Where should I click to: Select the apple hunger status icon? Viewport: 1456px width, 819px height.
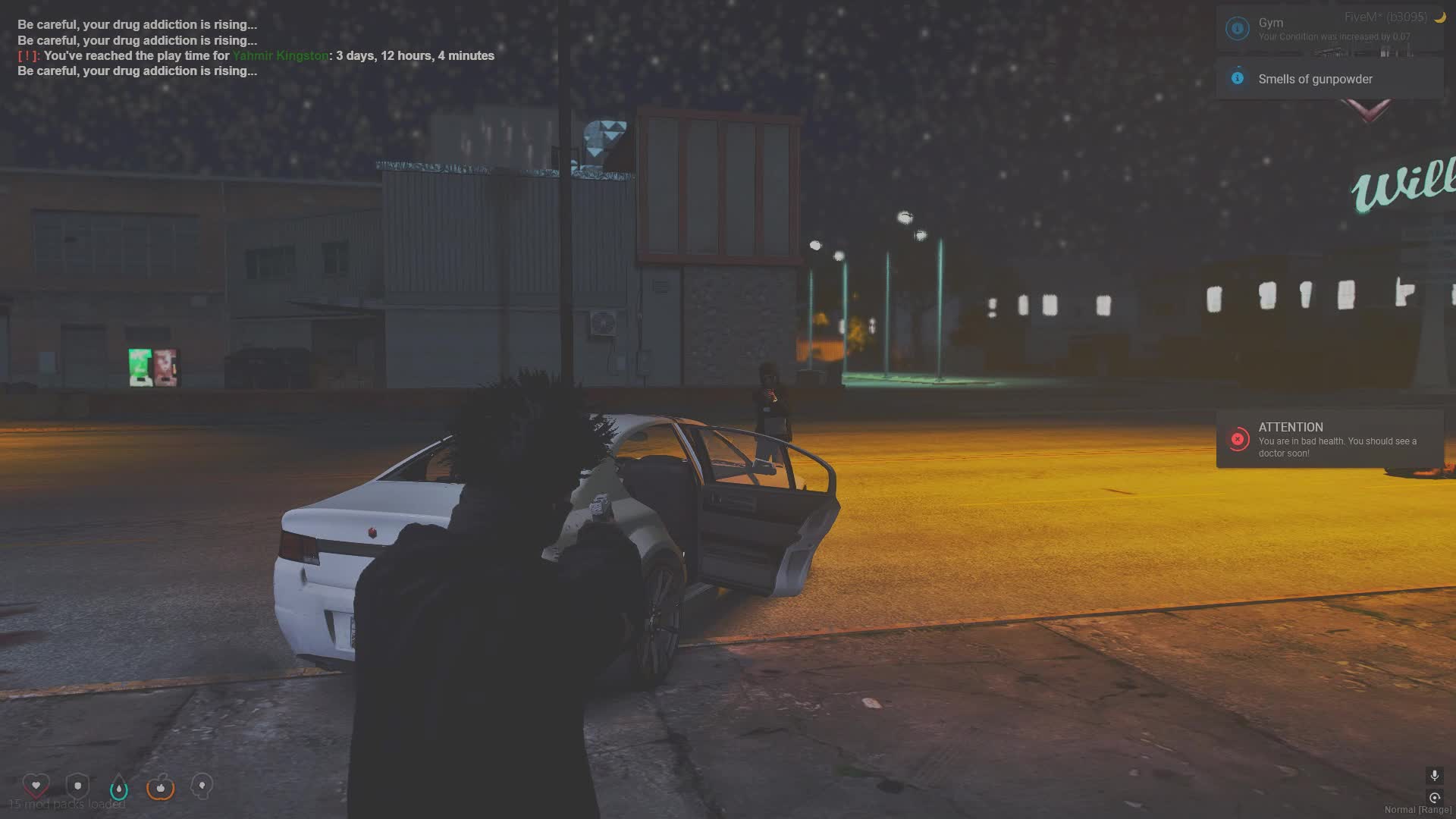click(x=161, y=788)
